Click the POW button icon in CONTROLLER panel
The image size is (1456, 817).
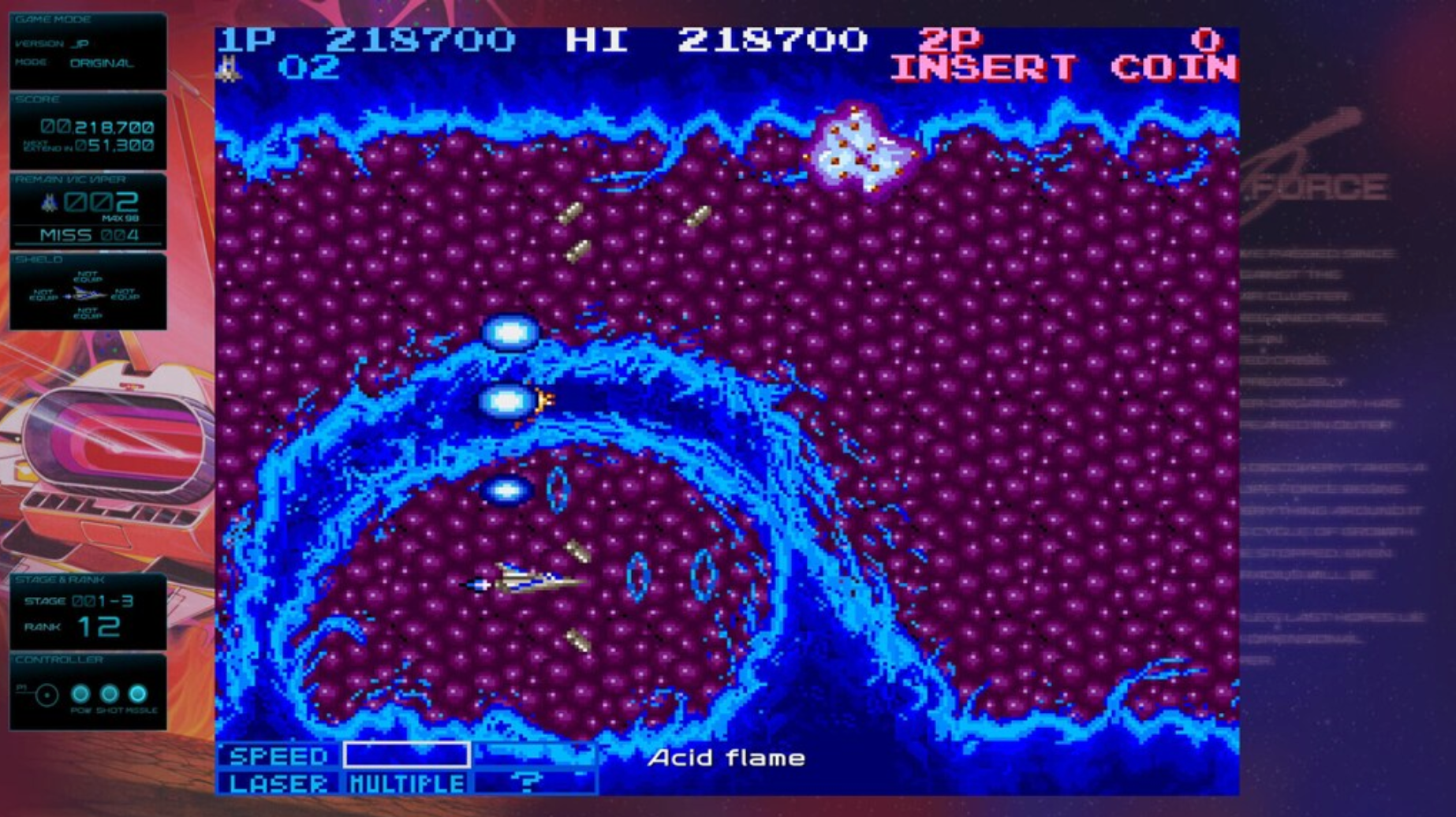point(80,692)
